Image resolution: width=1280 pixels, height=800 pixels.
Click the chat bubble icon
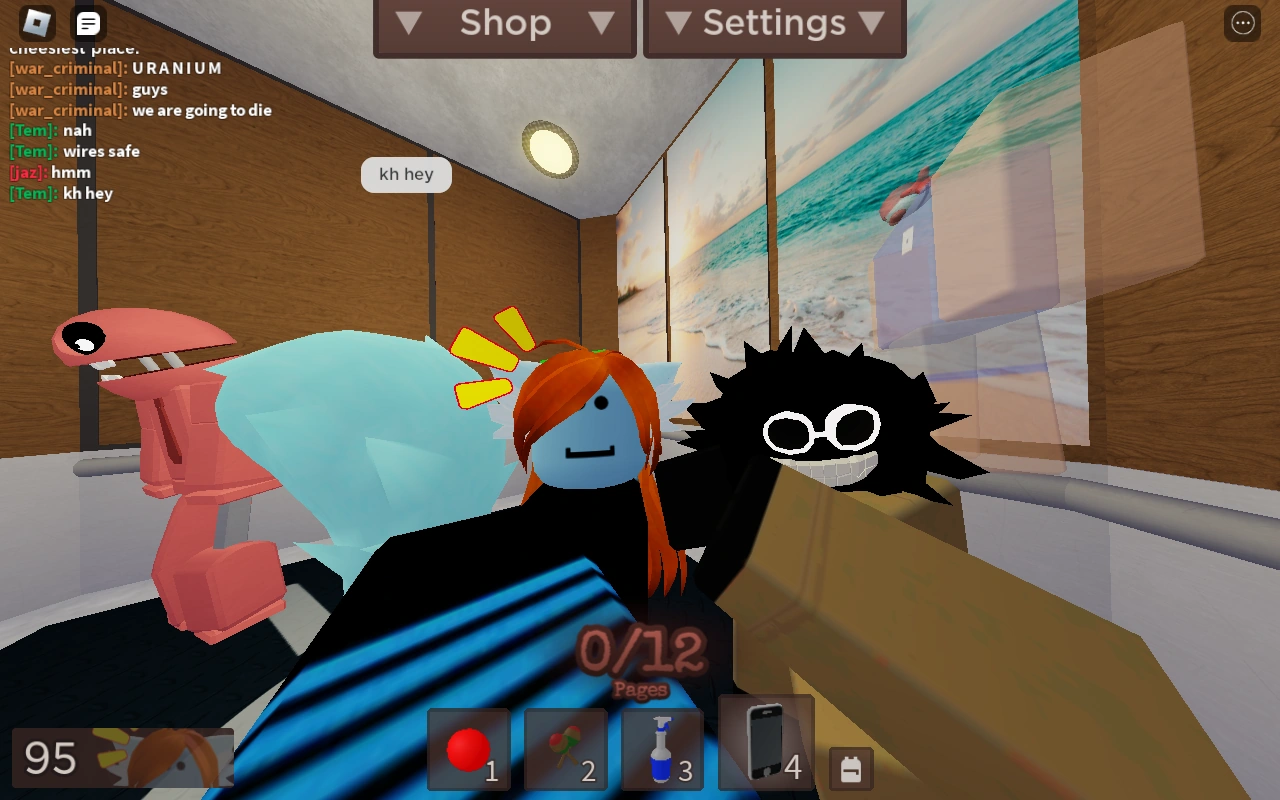88,22
